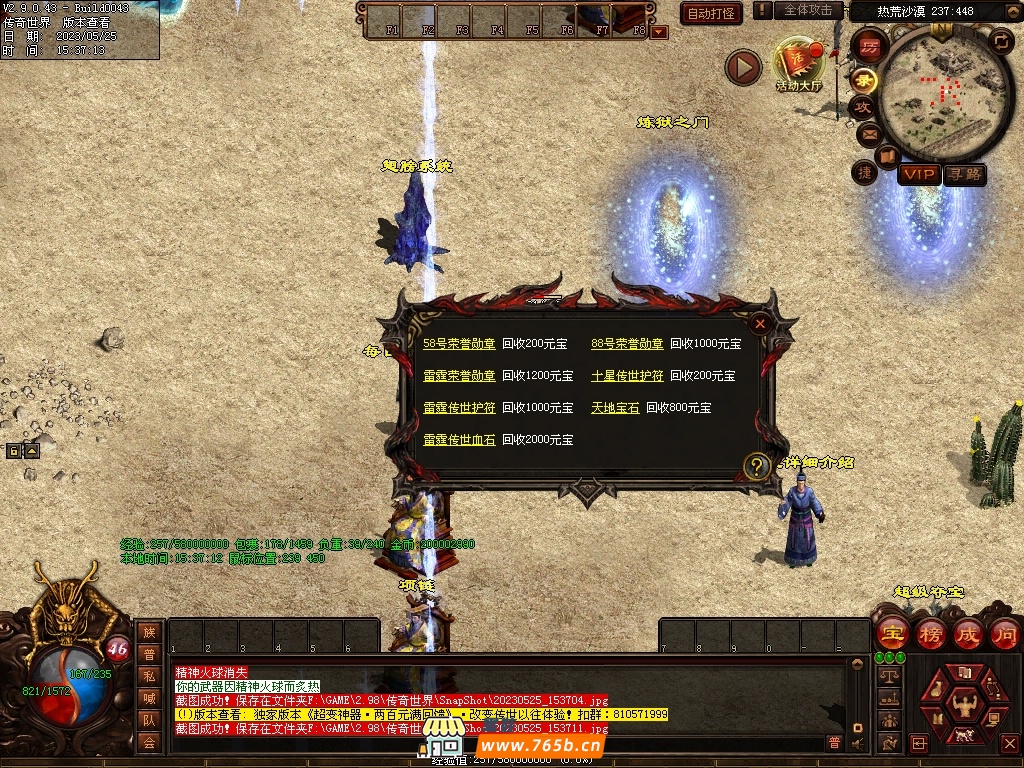Choose the 88号荣誉勋章 recycle option
This screenshot has height=768, width=1024.
[x=627, y=344]
